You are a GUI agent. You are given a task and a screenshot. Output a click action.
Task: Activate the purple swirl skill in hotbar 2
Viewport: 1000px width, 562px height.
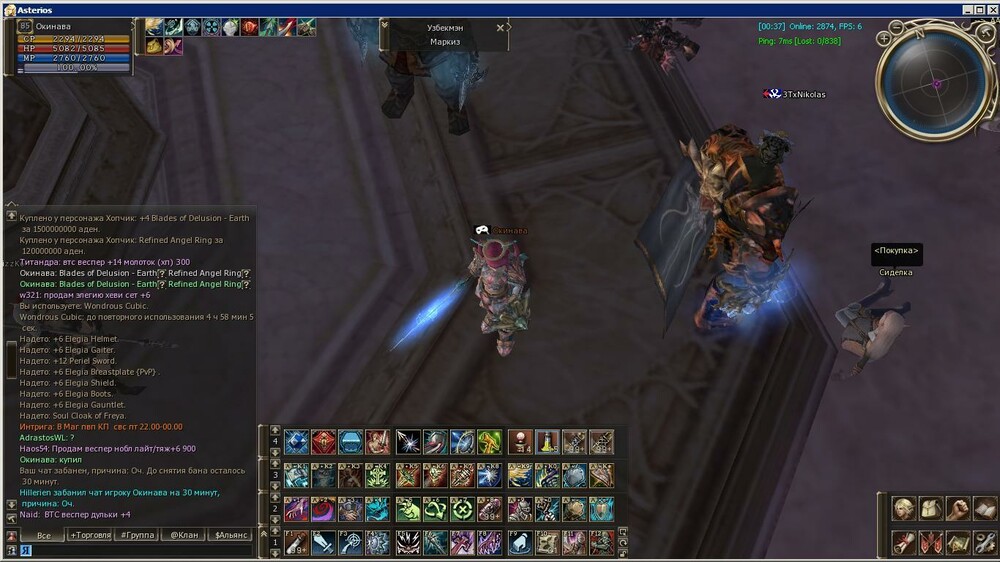[x=324, y=509]
